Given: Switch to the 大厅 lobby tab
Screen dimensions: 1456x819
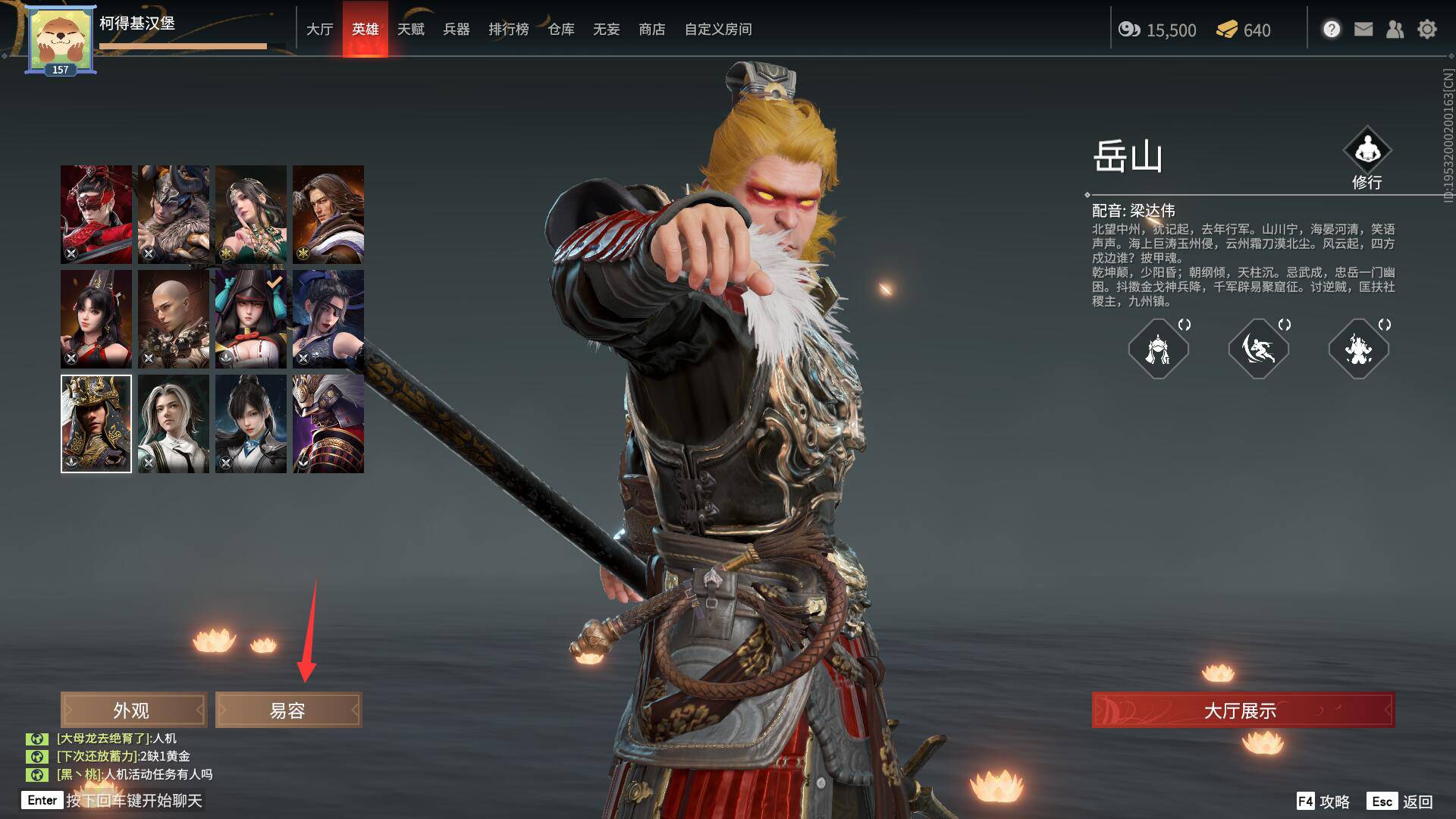Looking at the screenshot, I should [x=319, y=30].
